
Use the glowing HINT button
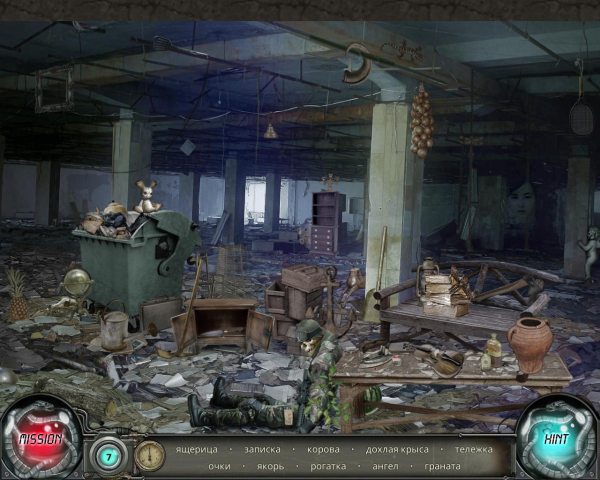[x=554, y=438]
